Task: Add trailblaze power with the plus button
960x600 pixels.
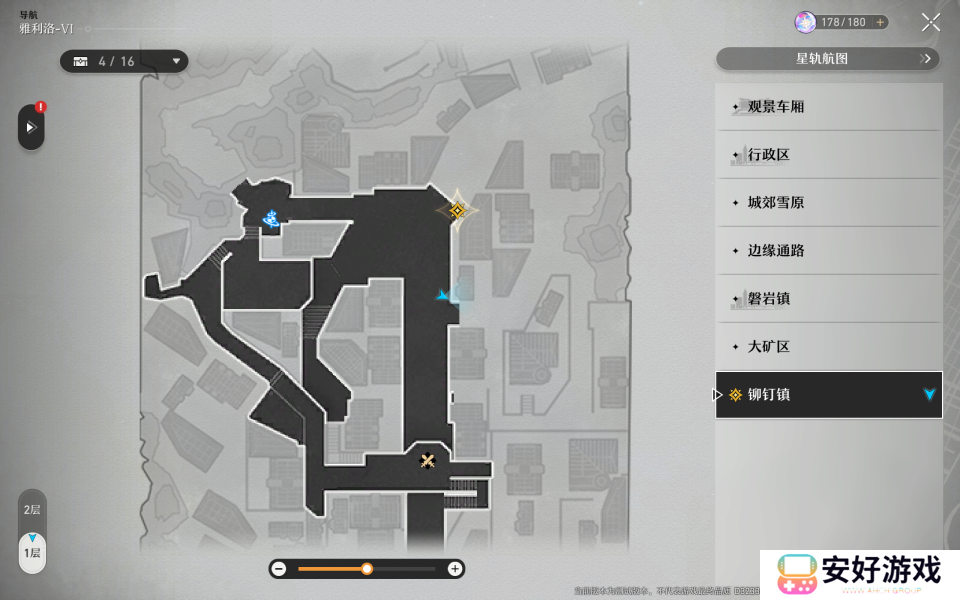Action: click(x=880, y=22)
